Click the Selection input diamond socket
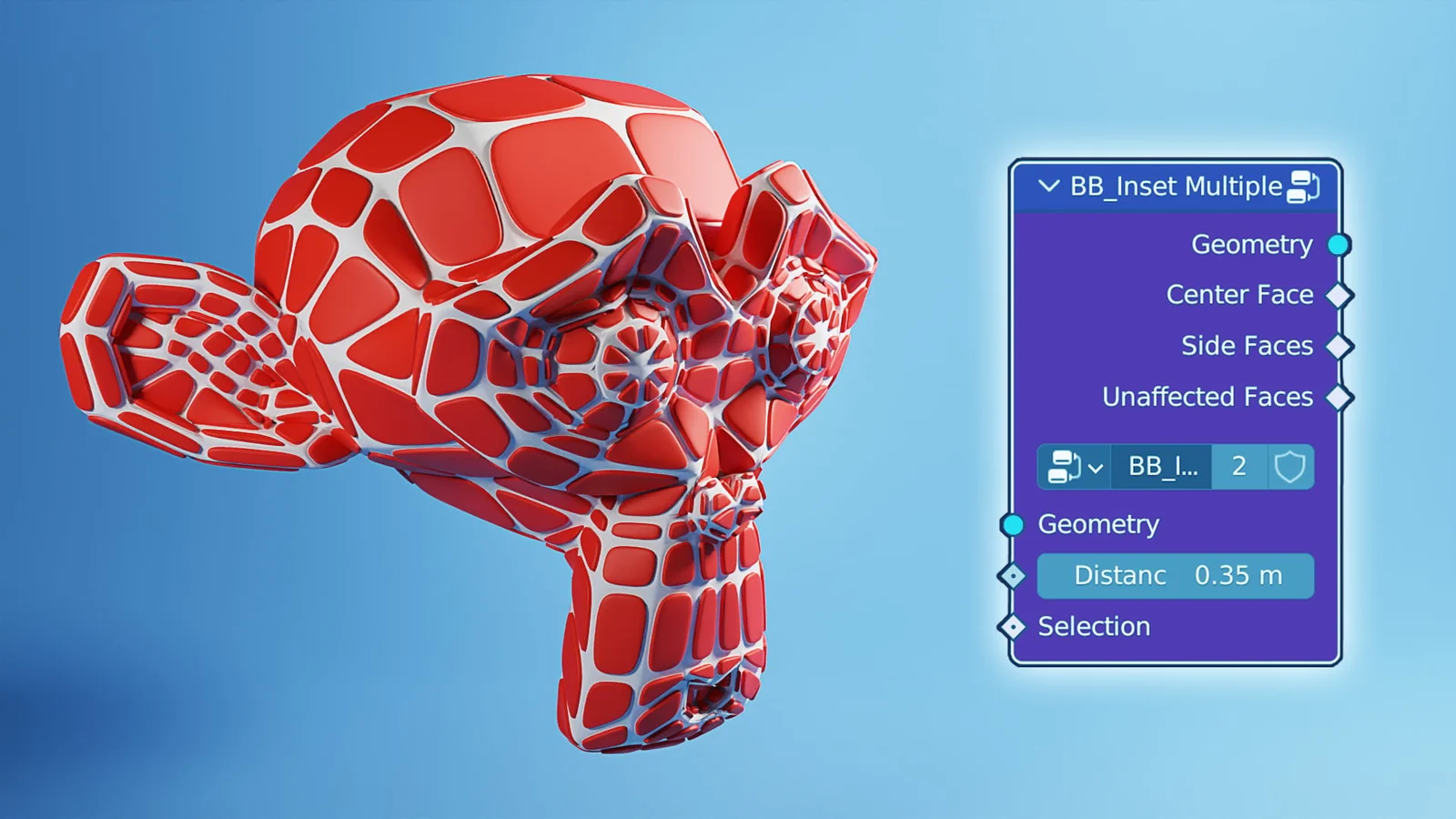 [x=1013, y=626]
